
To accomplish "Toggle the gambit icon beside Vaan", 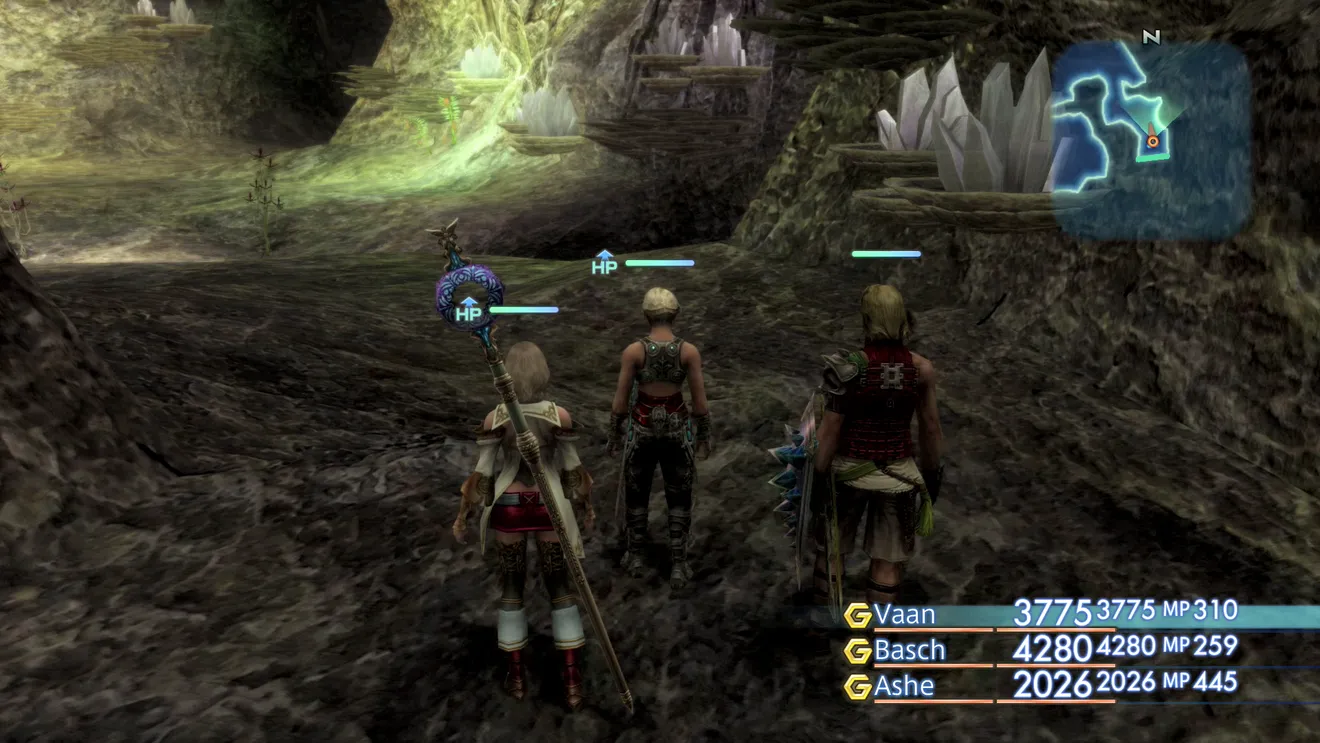I will (x=857, y=615).
